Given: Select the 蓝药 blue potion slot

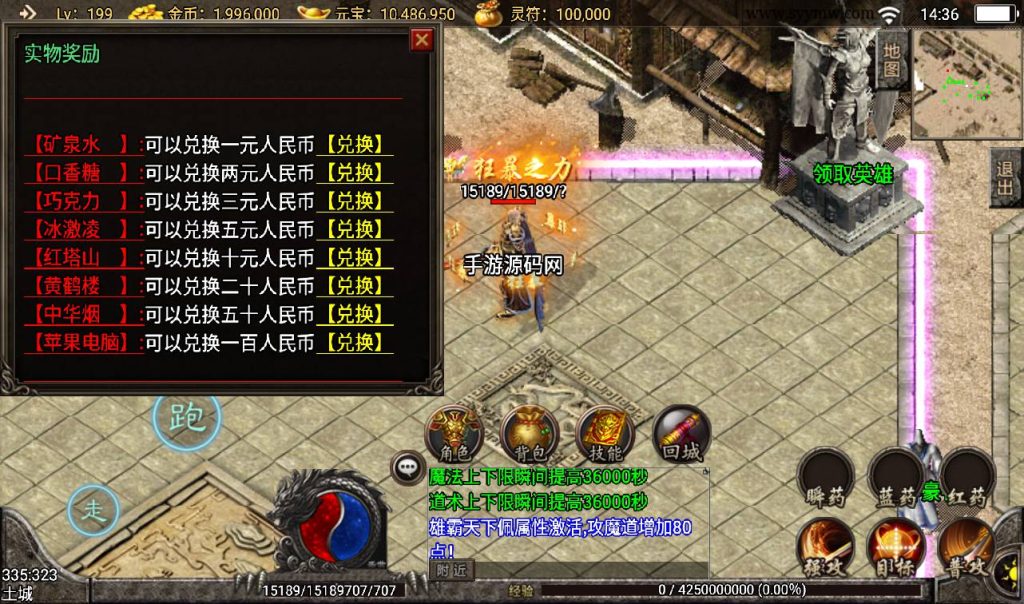Looking at the screenshot, I should pos(895,479).
